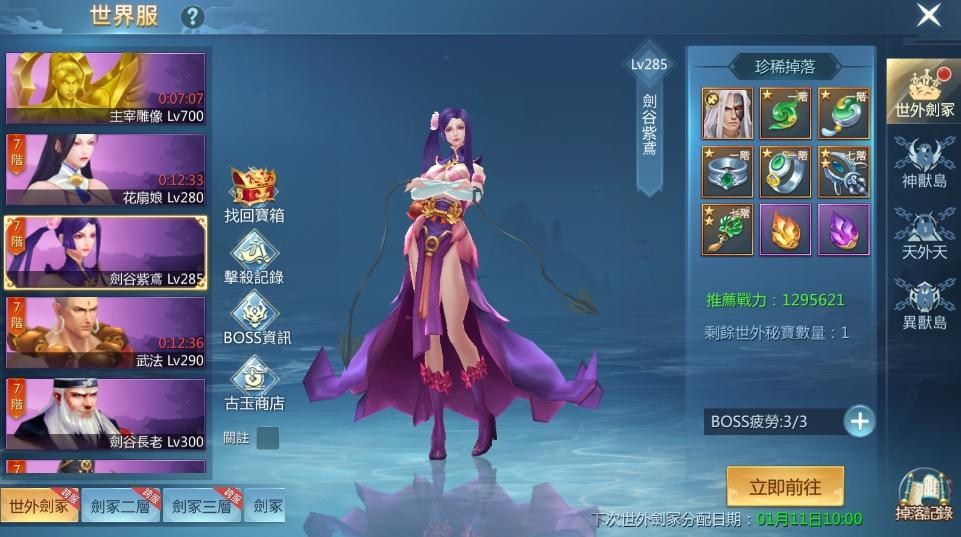This screenshot has height=537, width=961.
Task: View 擊殺記錄 kill records
Action: (254, 258)
